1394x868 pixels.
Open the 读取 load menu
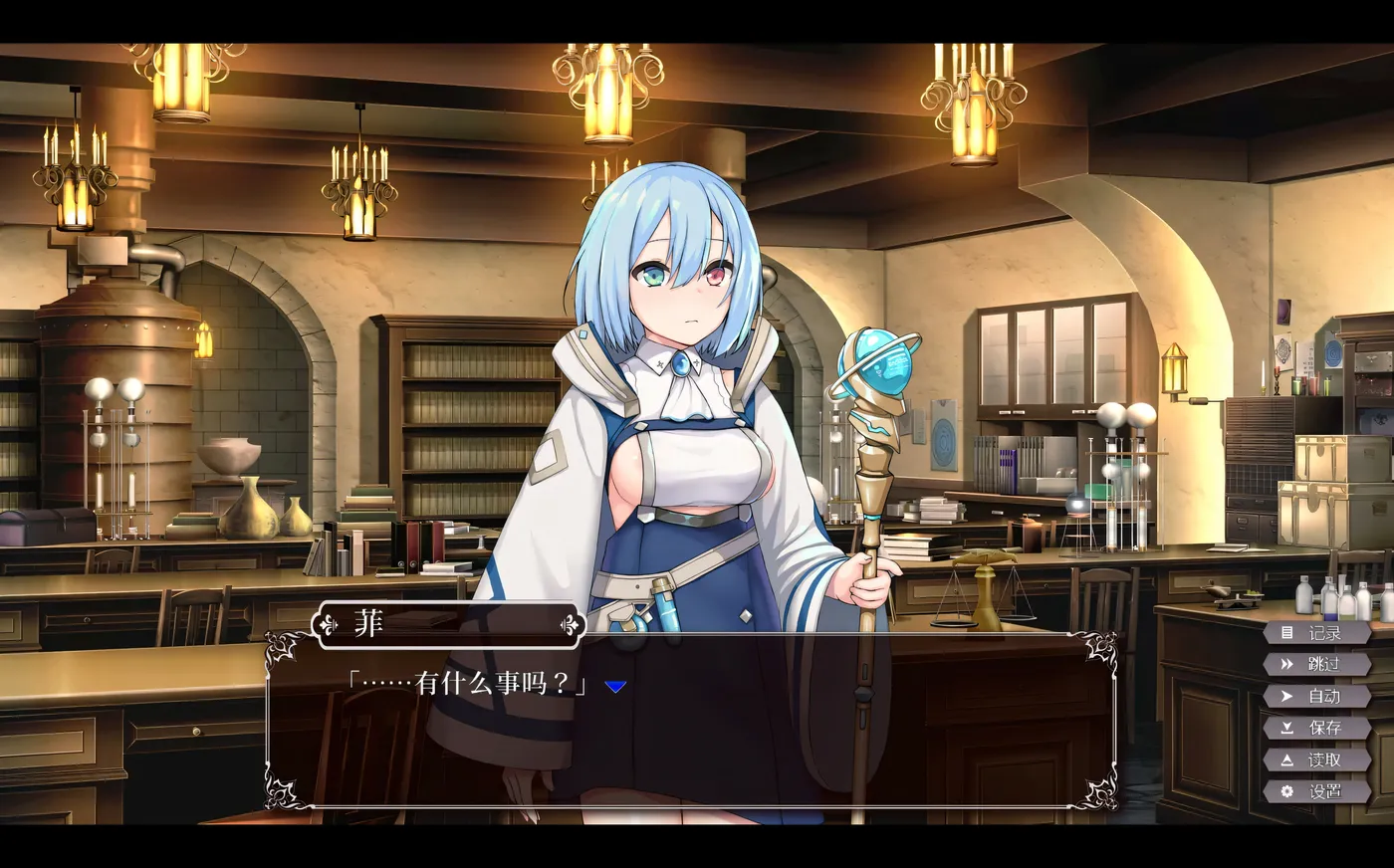[x=1315, y=759]
